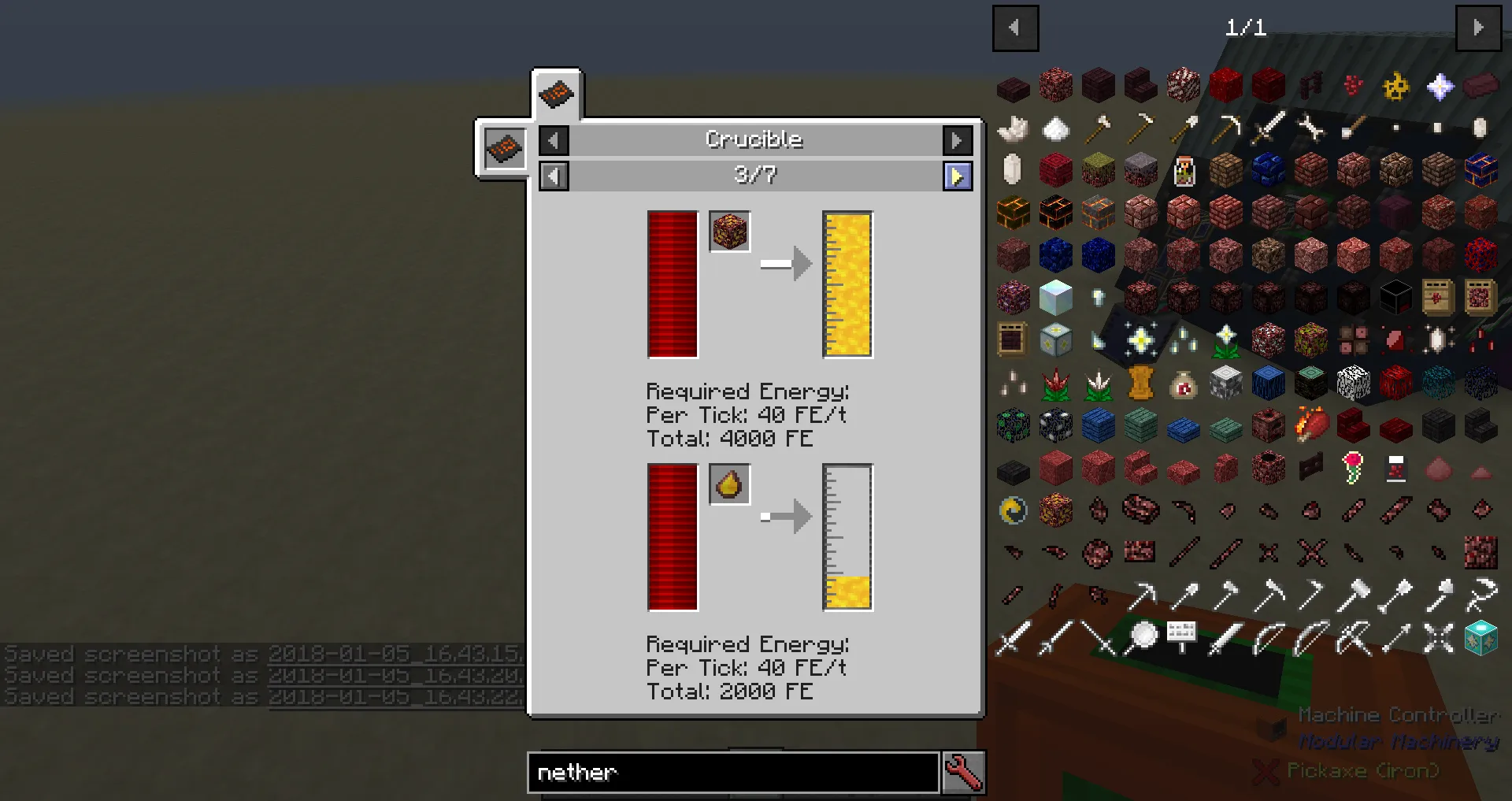This screenshot has width=1512, height=801.
Task: Click the ender pearl-like teal cube item
Action: tap(1479, 640)
